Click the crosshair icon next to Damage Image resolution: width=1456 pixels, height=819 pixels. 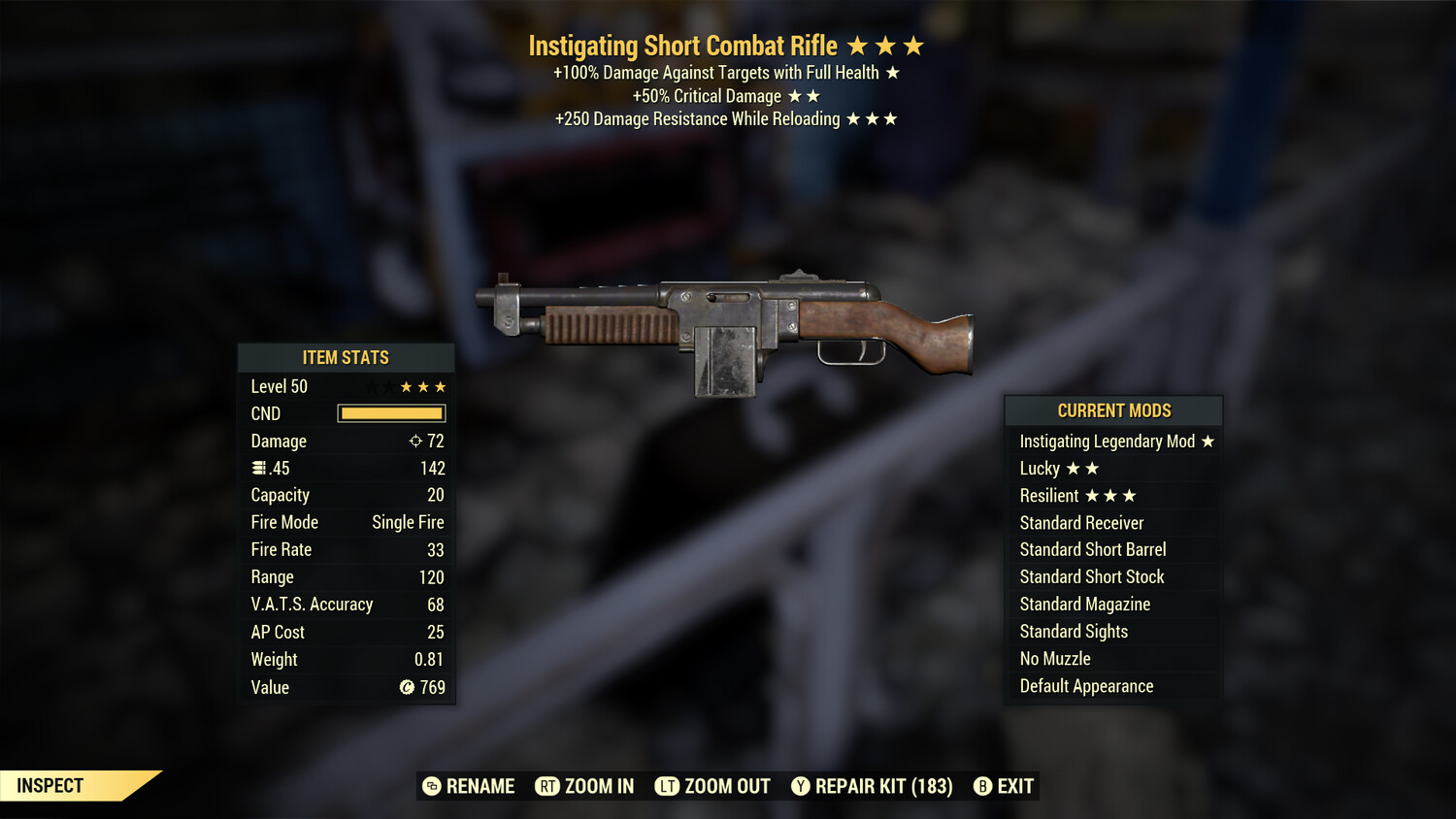coord(415,441)
